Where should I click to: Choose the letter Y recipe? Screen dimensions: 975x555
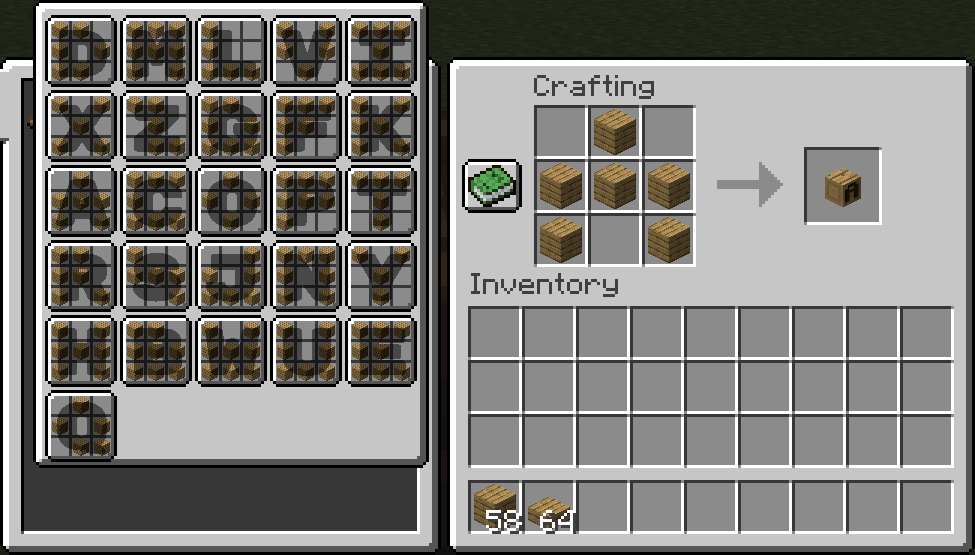pyautogui.click(x=382, y=276)
